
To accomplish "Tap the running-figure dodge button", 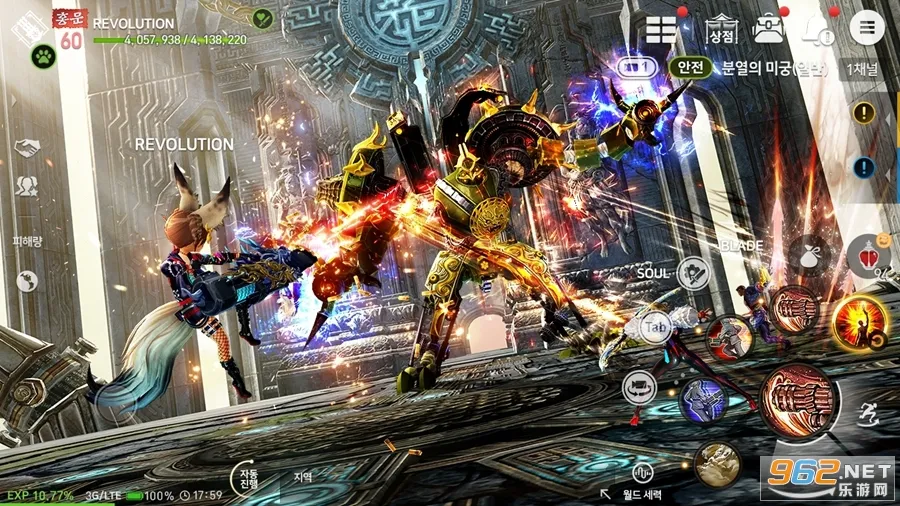I will [868, 410].
